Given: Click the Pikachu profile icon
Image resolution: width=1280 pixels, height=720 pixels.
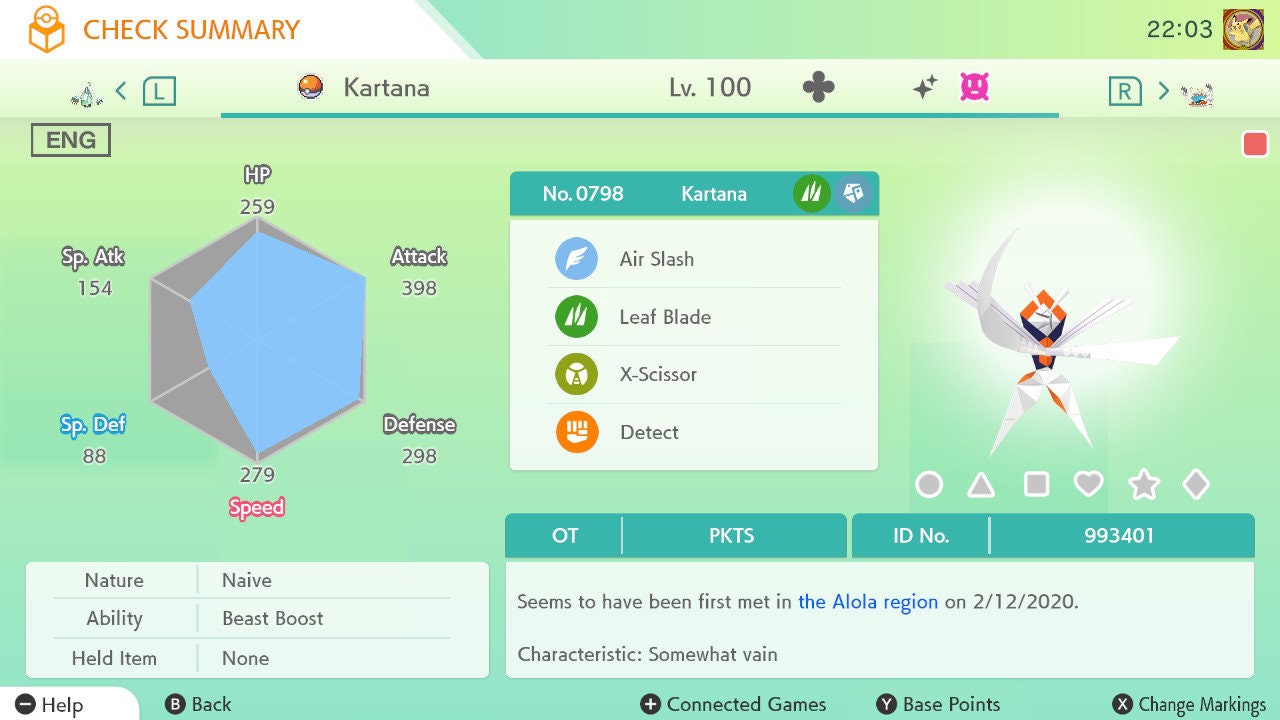Looking at the screenshot, I should pos(1243,29).
